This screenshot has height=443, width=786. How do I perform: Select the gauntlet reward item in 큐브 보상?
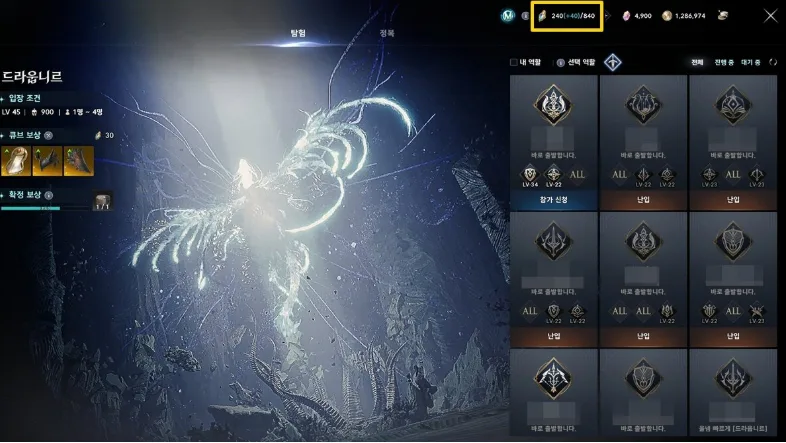47,159
